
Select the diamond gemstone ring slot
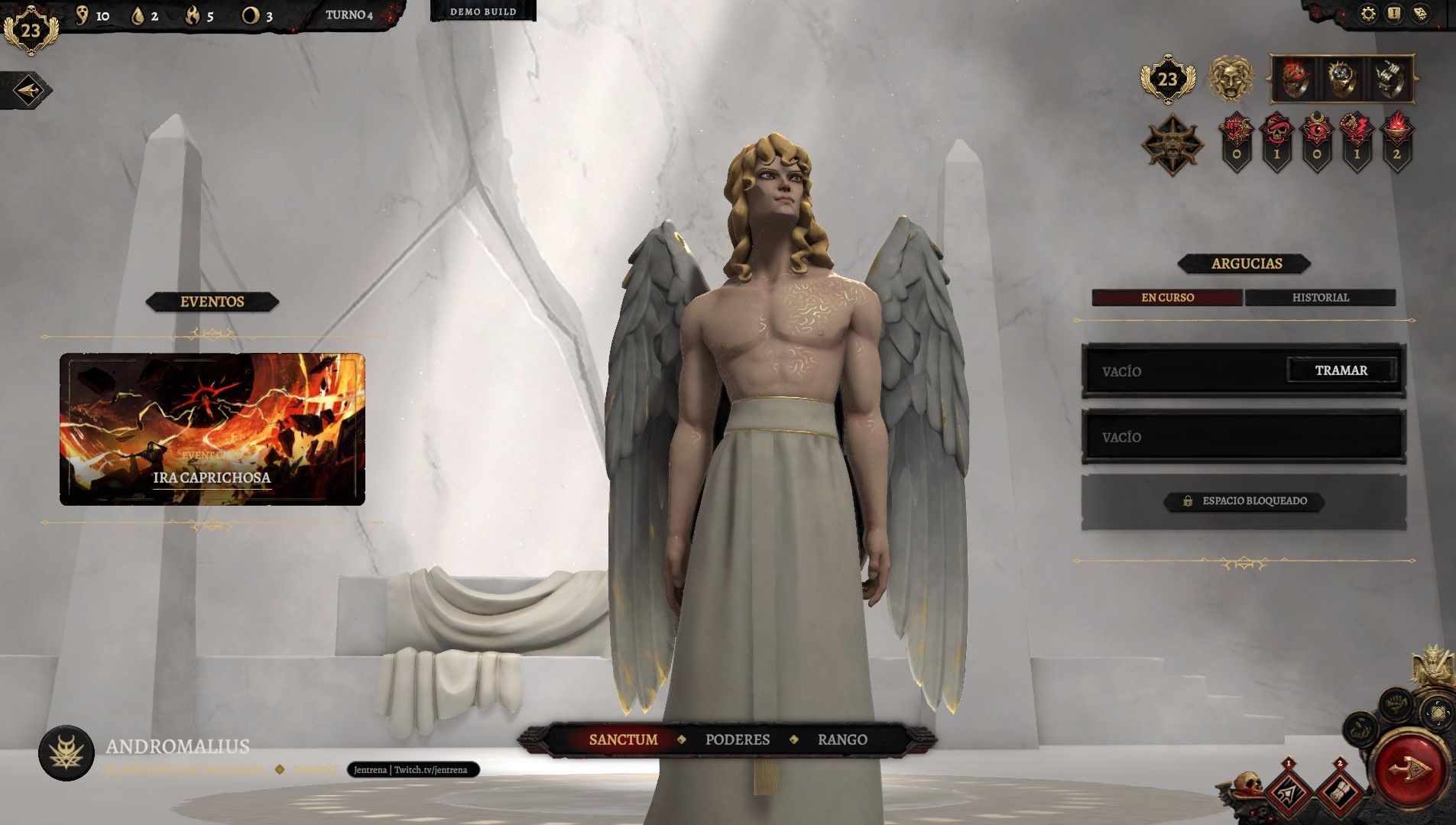[1342, 79]
